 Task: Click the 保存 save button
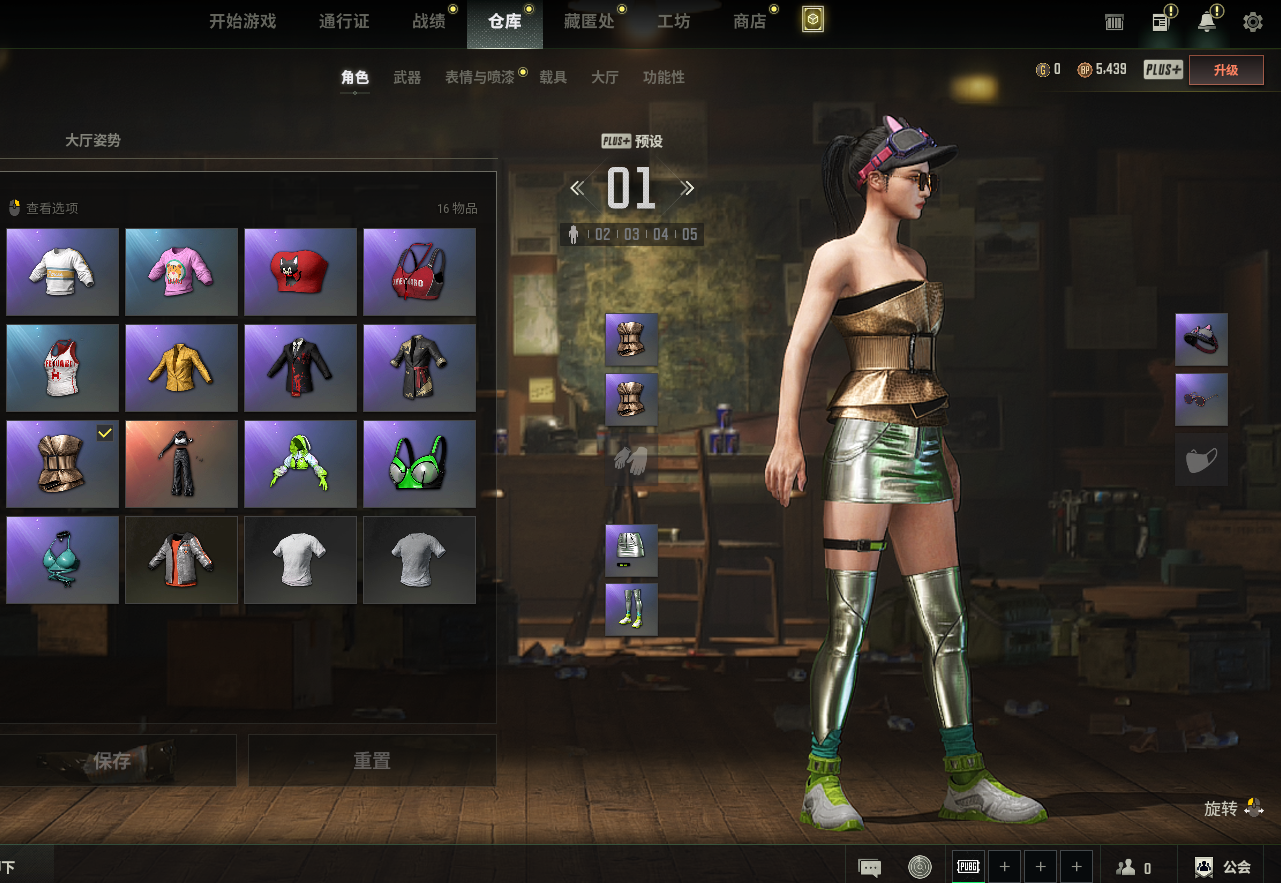point(113,761)
